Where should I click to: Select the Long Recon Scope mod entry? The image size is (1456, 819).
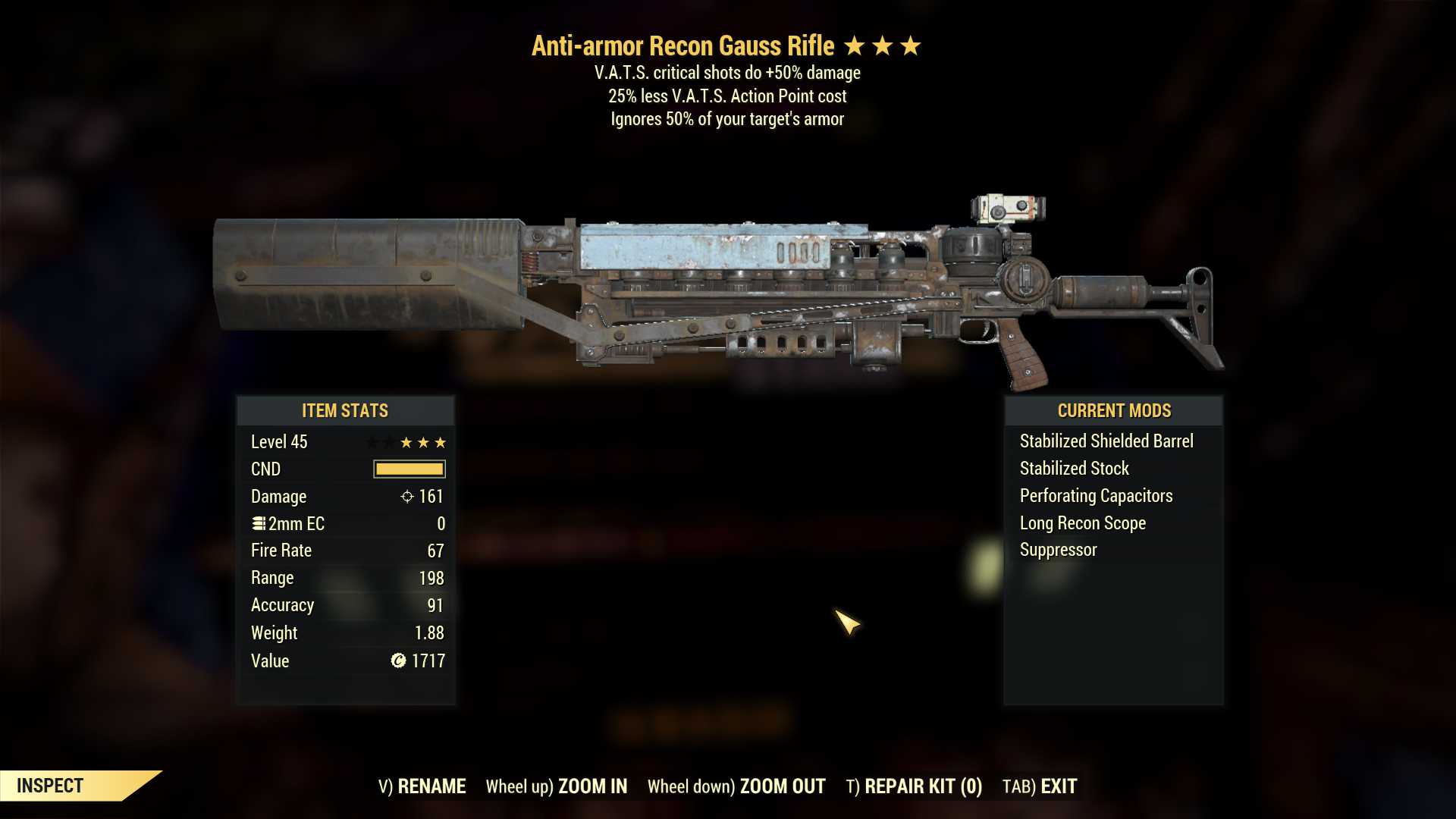1082,522
